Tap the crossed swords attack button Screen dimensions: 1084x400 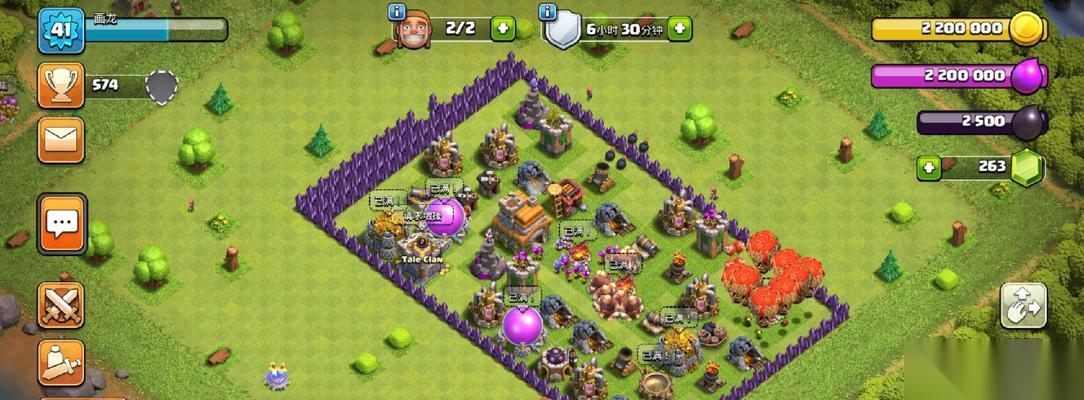pos(61,305)
